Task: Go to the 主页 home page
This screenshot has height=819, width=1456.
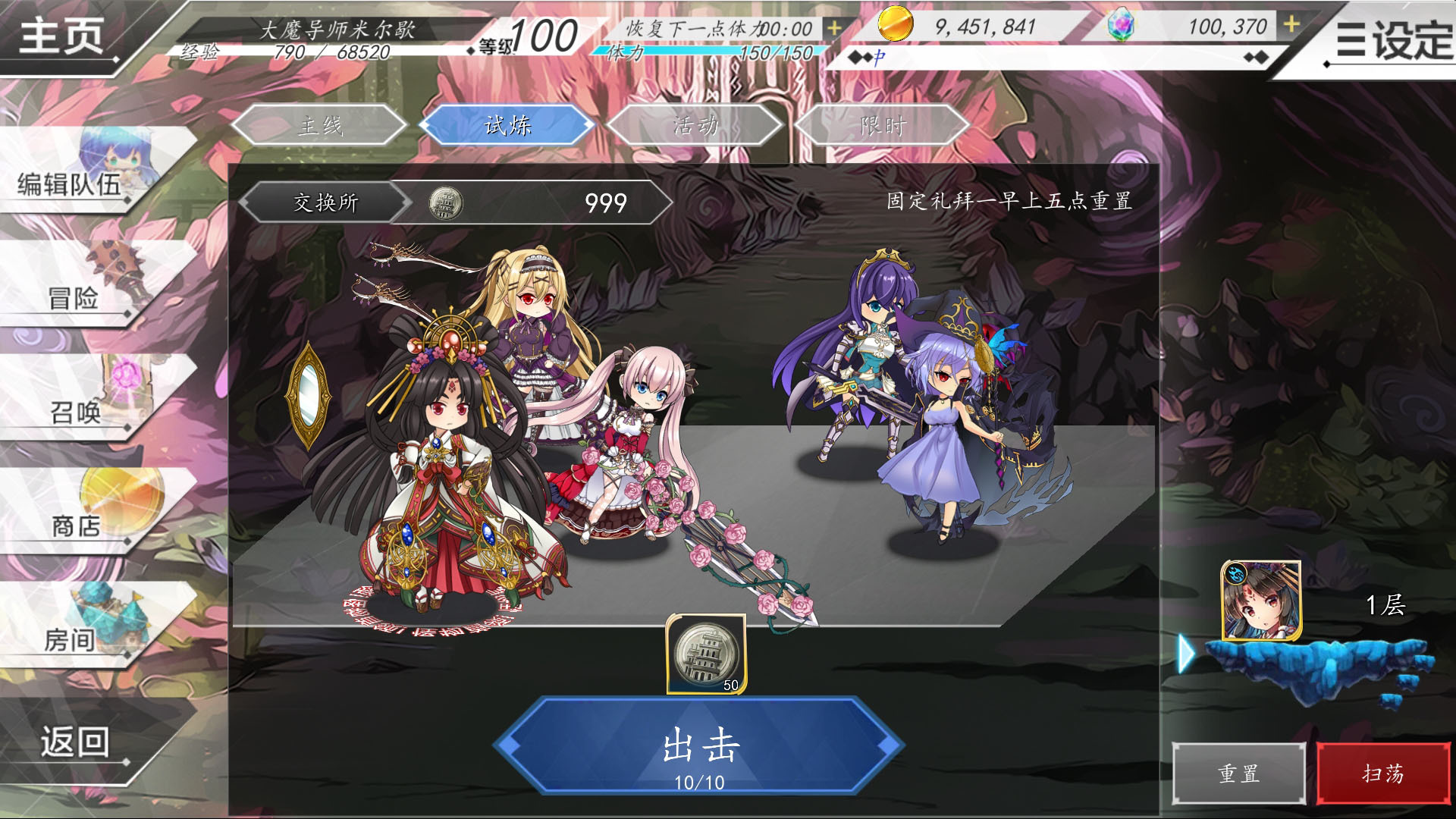Action: [x=61, y=35]
